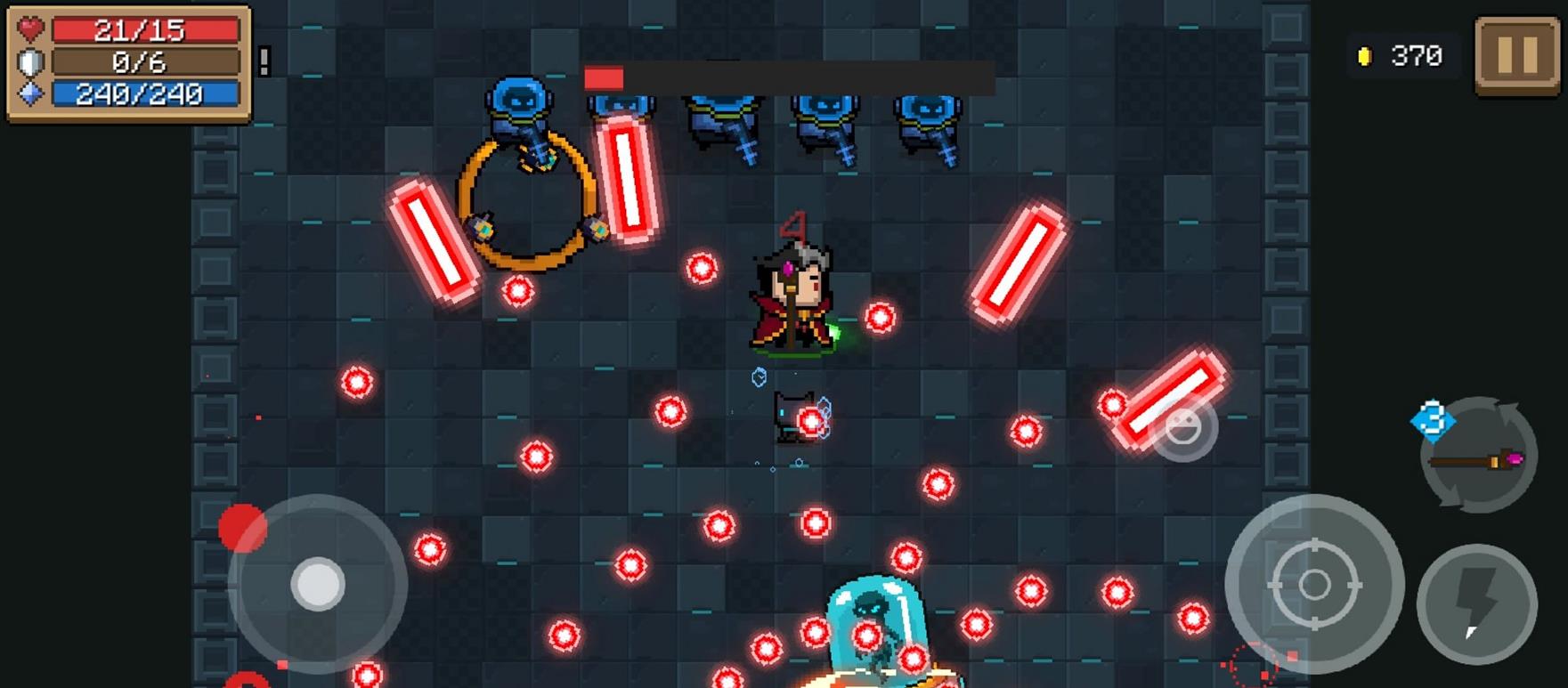This screenshot has height=688, width=1568.
Task: Activate the lightning bolt skill button
Action: [x=1476, y=604]
